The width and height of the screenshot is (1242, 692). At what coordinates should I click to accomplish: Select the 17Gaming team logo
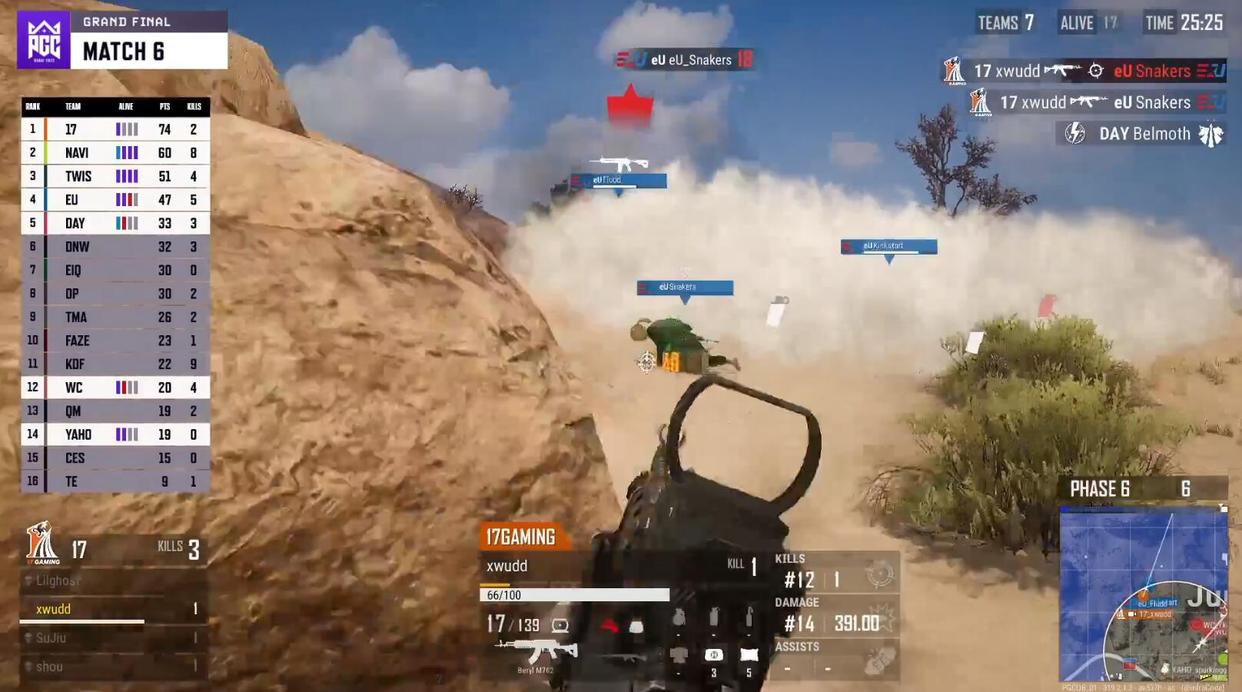(x=41, y=544)
